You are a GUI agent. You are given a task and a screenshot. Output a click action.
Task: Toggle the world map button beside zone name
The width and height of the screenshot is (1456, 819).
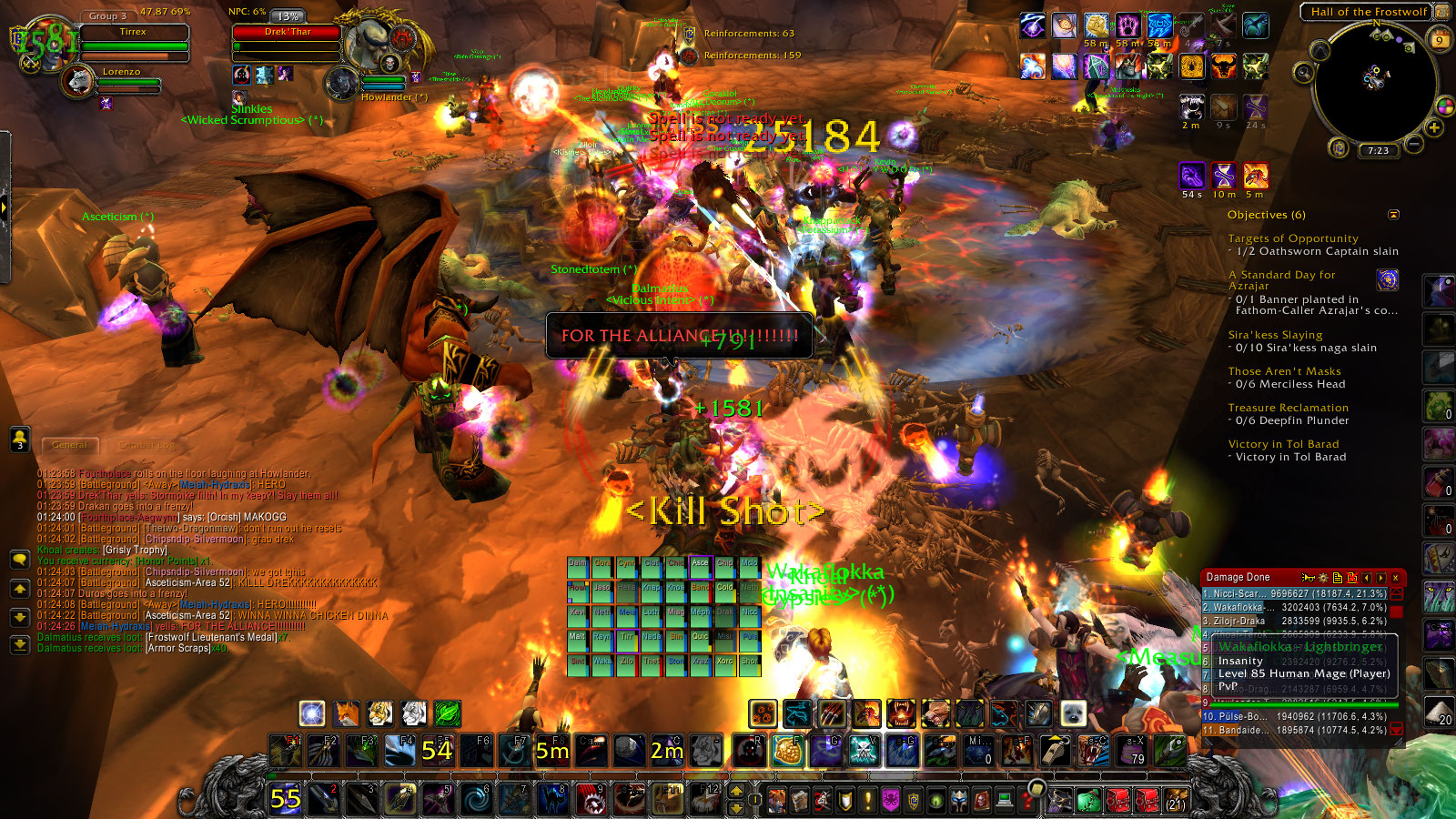[1442, 12]
